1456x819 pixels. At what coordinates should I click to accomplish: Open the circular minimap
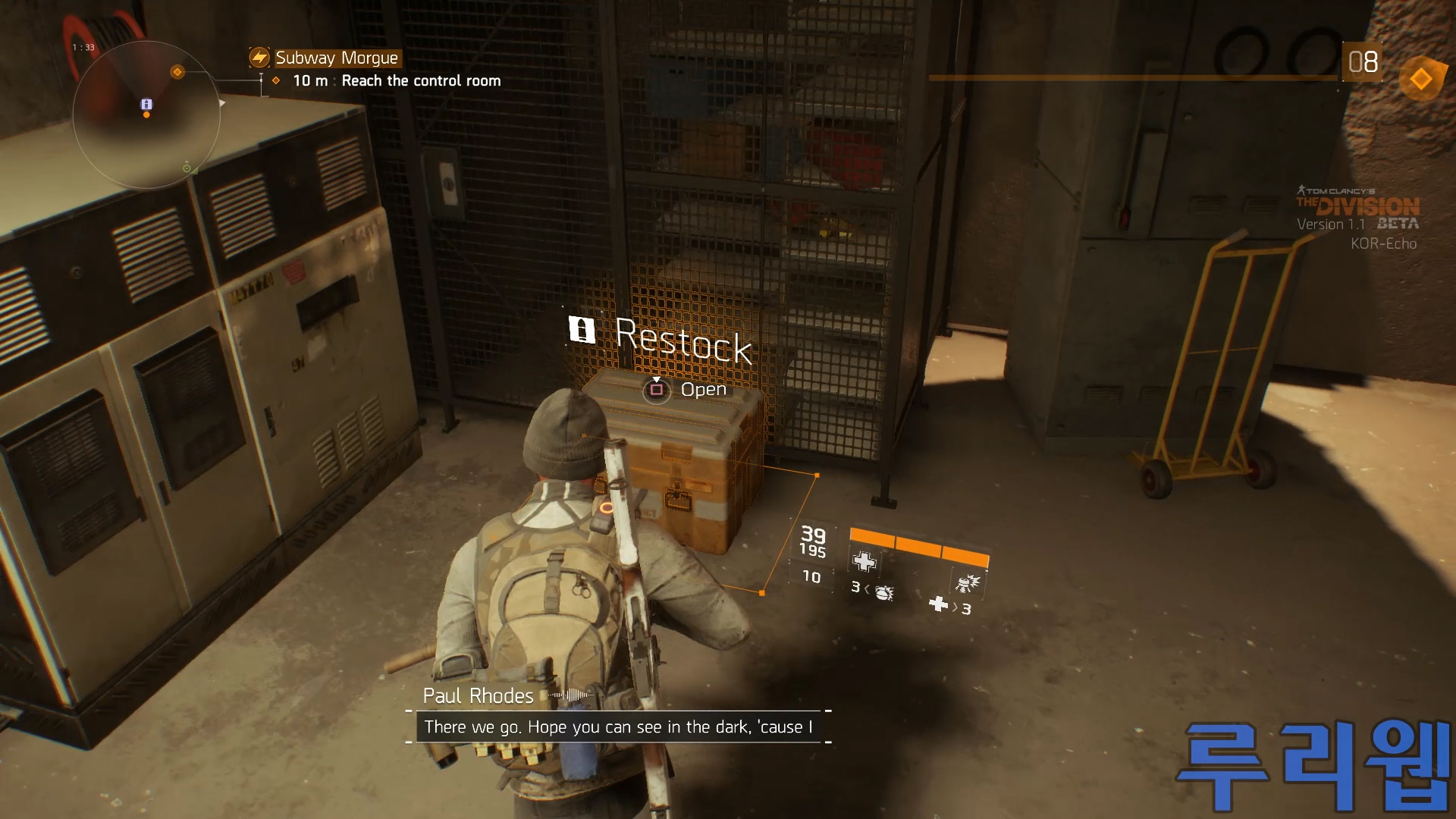(146, 115)
